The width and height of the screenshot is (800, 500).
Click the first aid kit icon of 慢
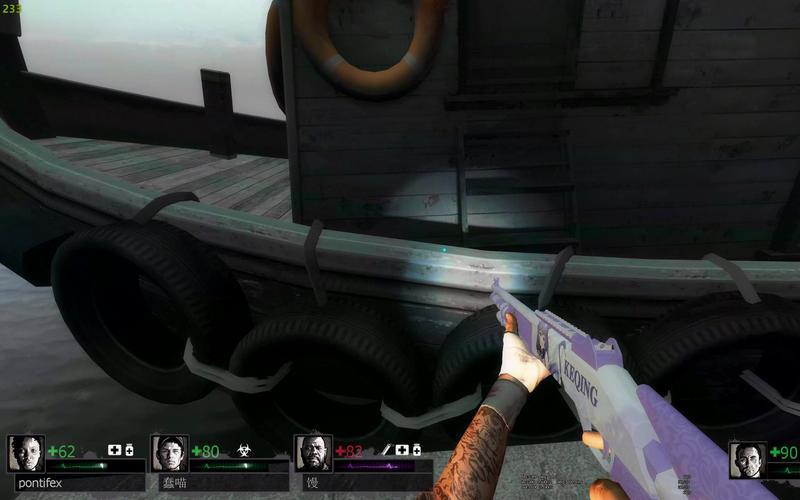pos(401,450)
